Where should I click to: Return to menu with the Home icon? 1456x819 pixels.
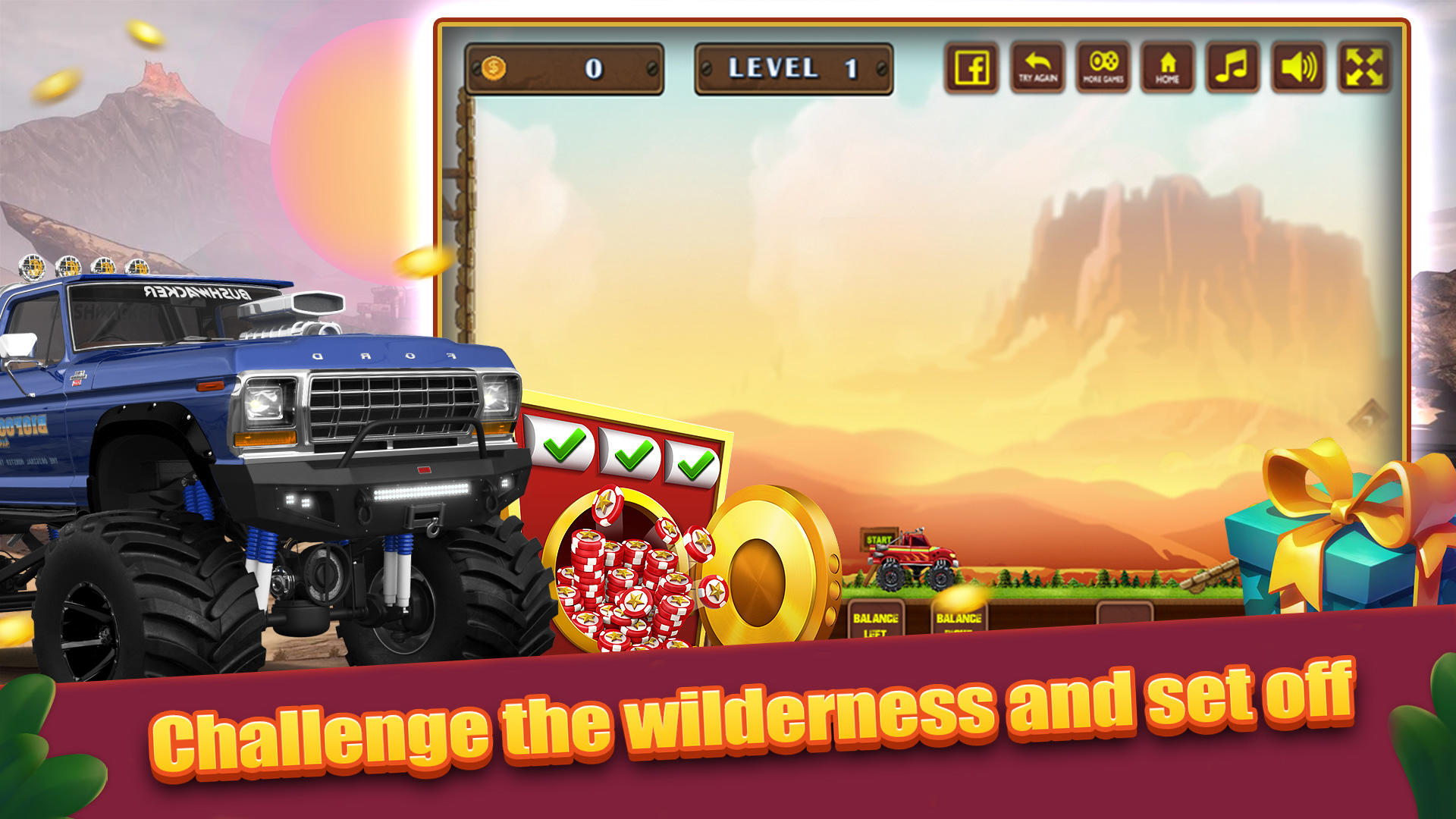point(1168,68)
